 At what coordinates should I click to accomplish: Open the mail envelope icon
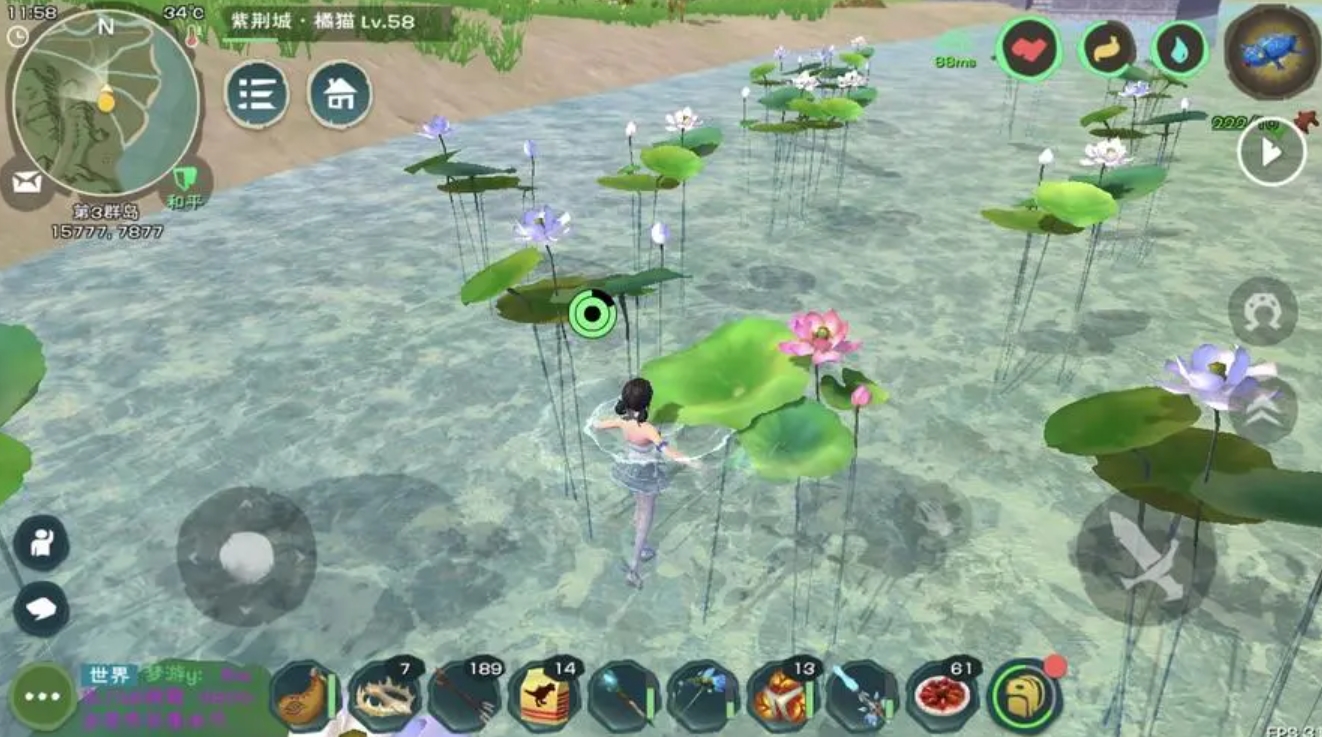(27, 182)
